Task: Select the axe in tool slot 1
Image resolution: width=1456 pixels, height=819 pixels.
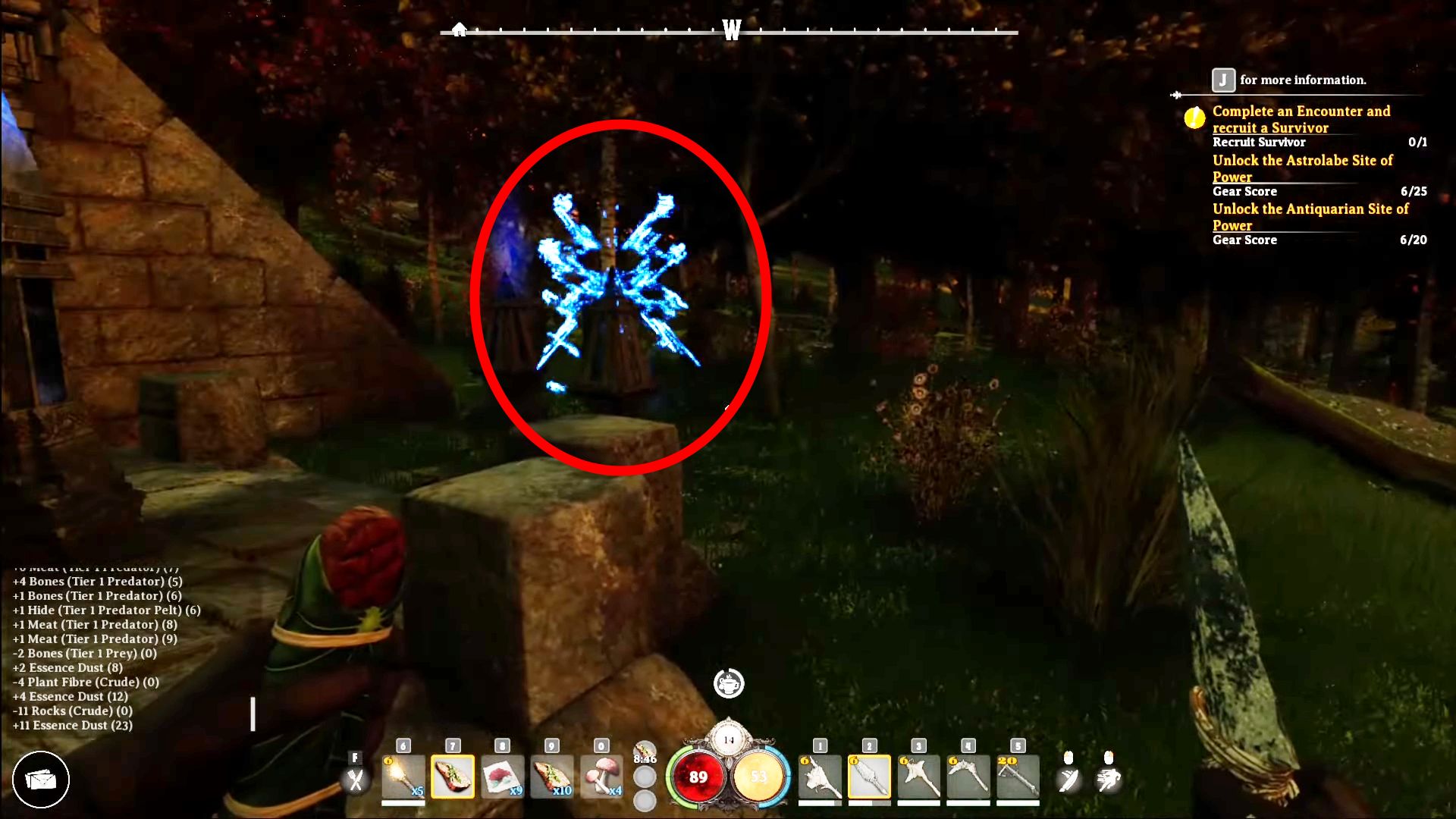Action: [821, 778]
